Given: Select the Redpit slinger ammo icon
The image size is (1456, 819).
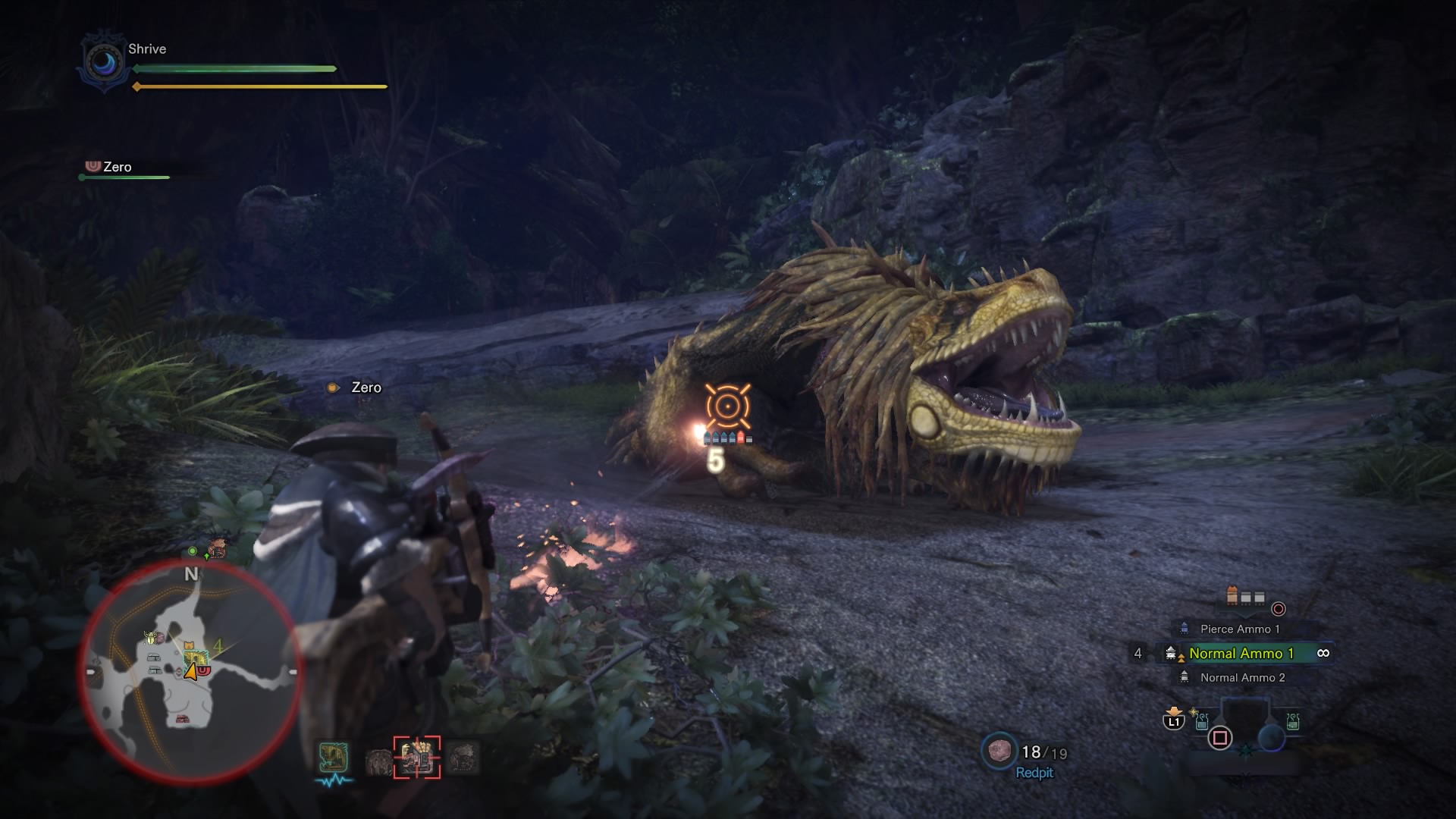Looking at the screenshot, I should click(998, 751).
